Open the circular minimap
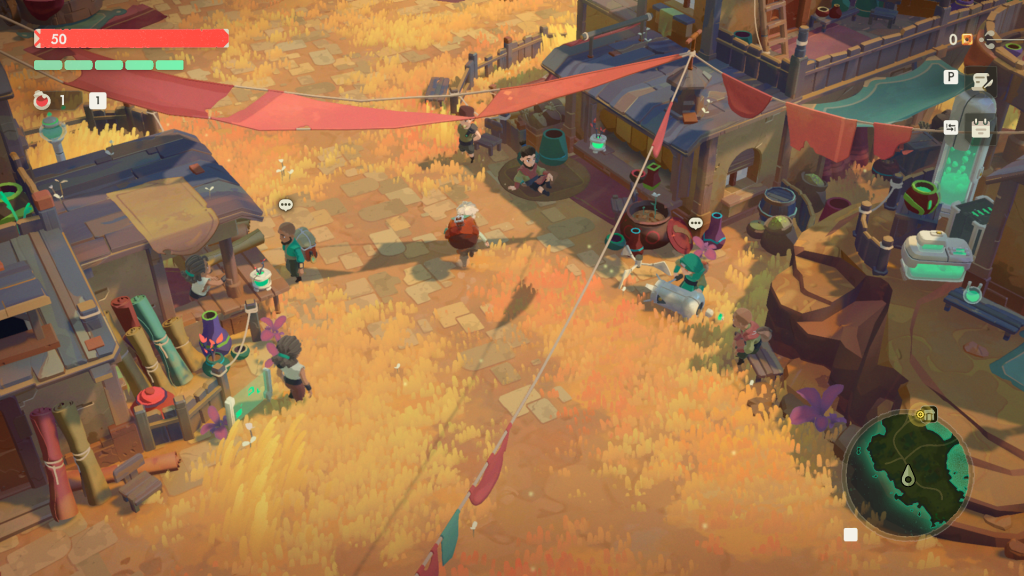1024x576 pixels. 907,474
